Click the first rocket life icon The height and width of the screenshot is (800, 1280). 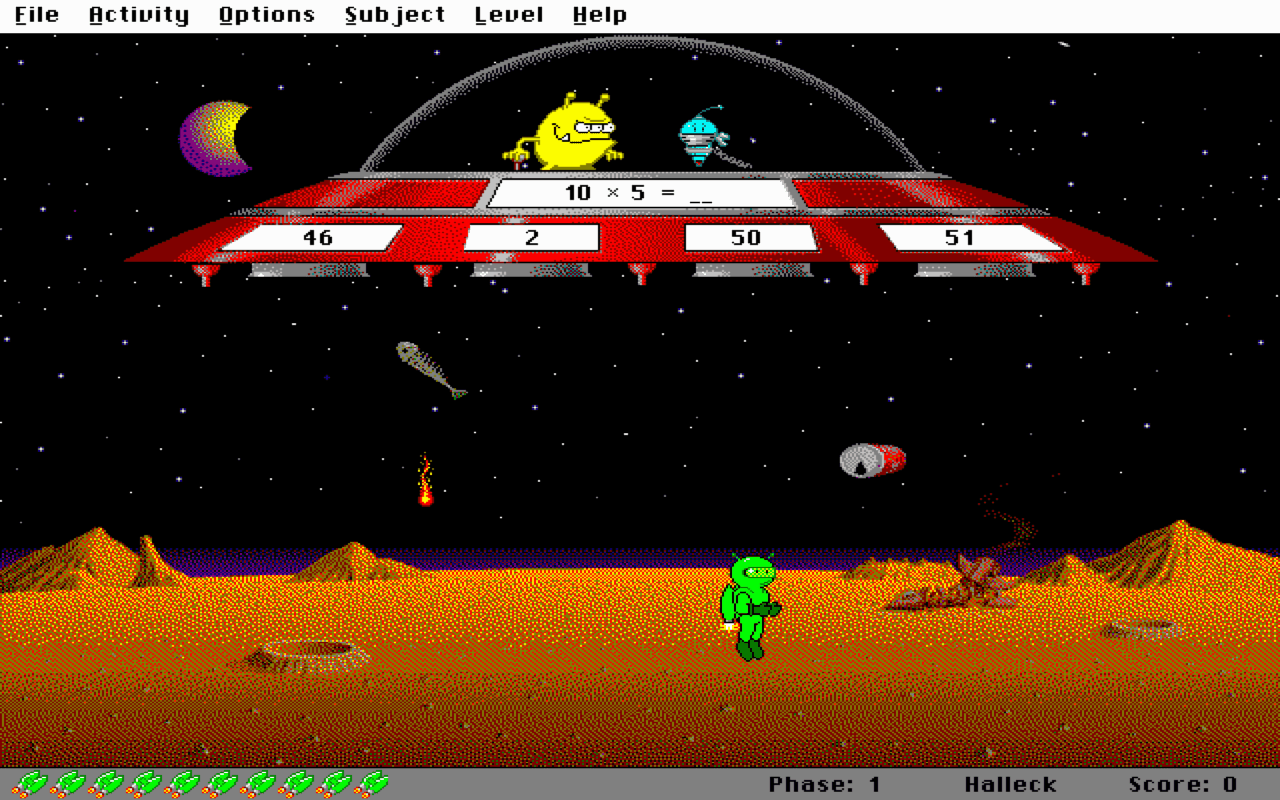point(30,784)
